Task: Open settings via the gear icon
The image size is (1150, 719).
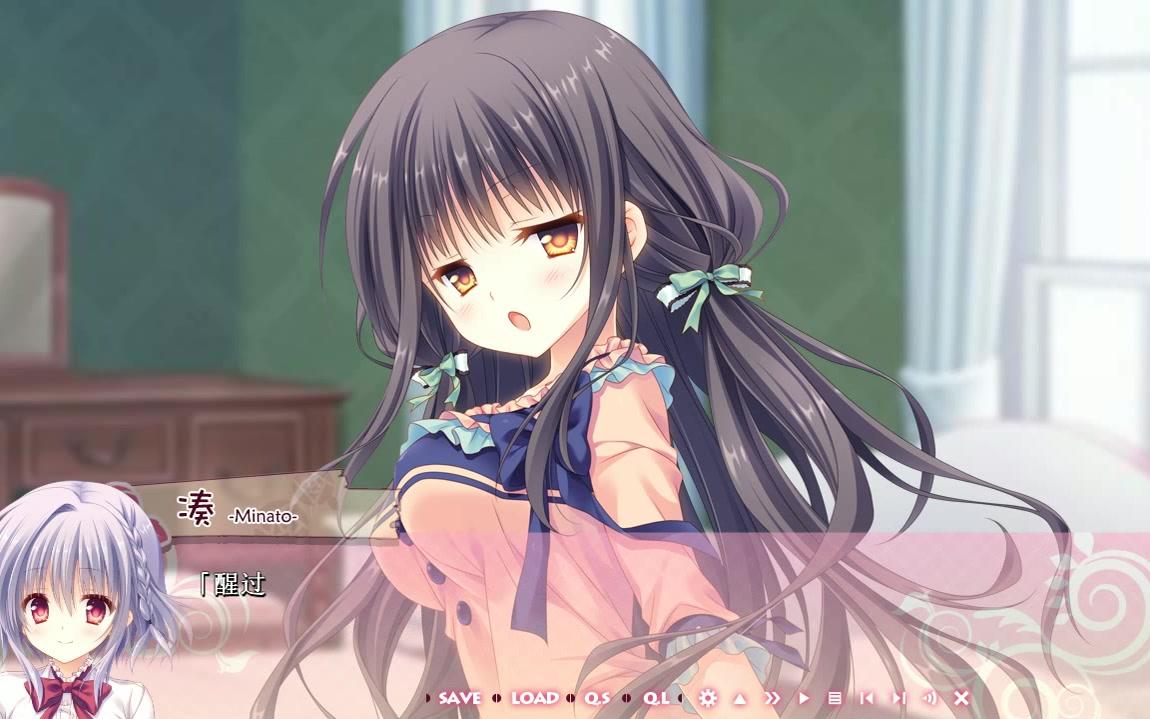Action: pyautogui.click(x=708, y=698)
